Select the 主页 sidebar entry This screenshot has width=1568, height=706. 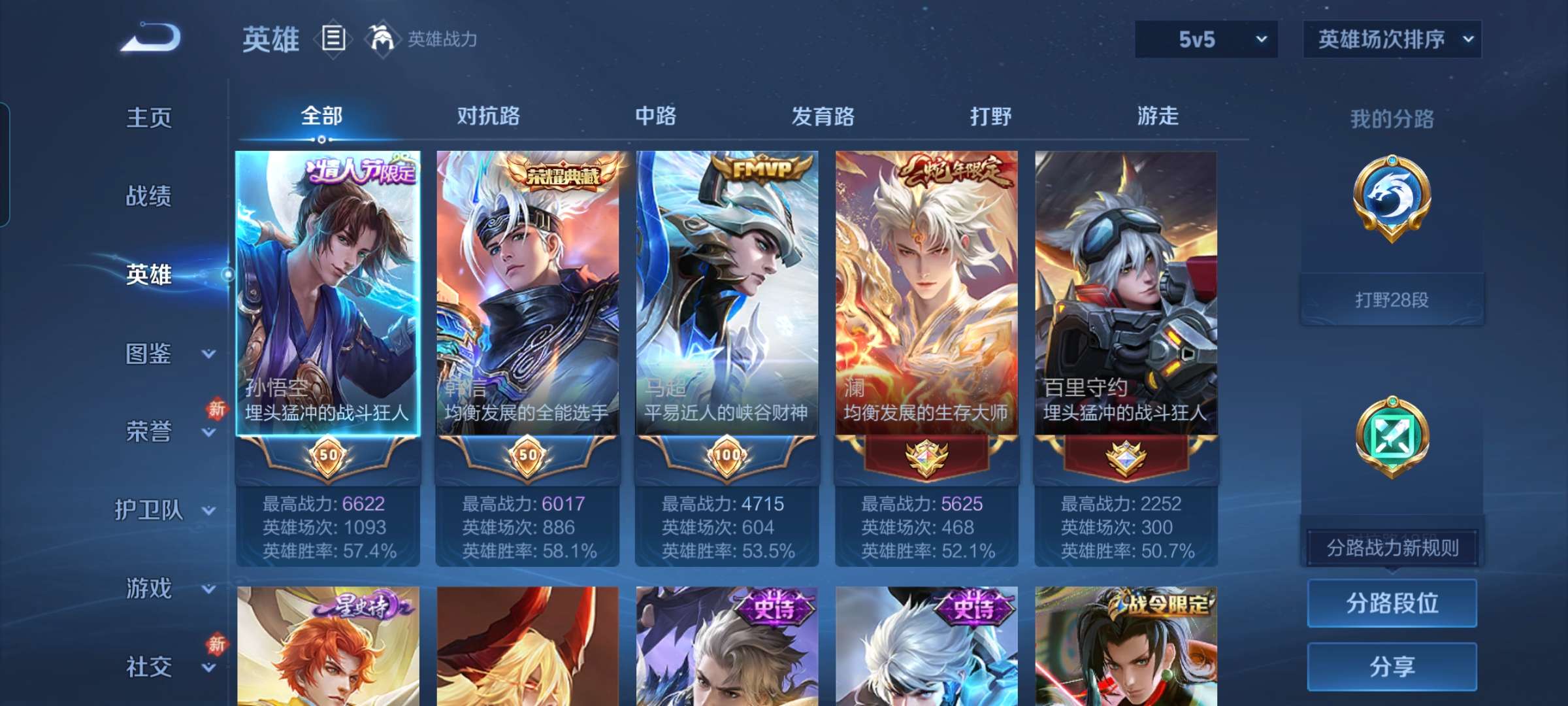(x=150, y=119)
